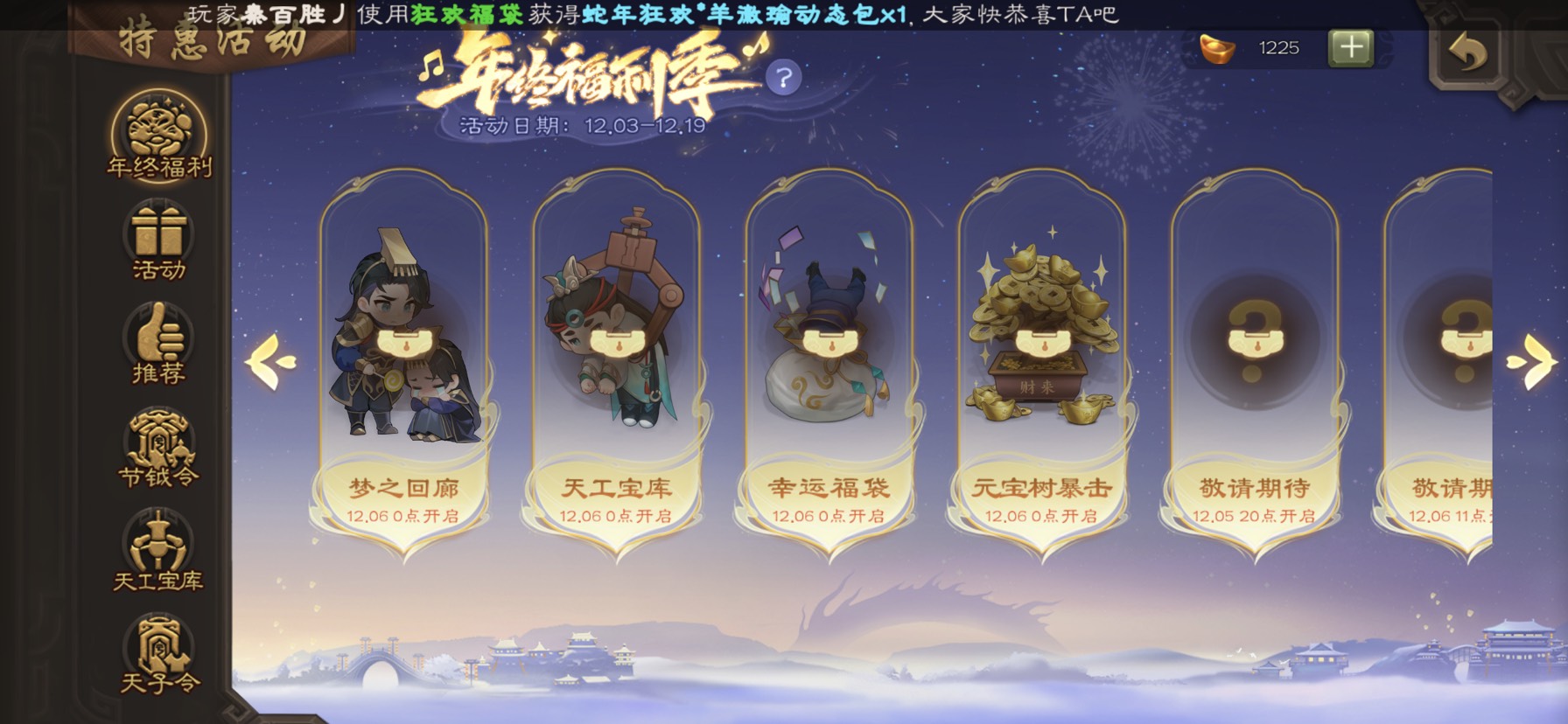Open the 幸运福袋 lucky bag card
Viewport: 1568px width, 724px height.
828,367
